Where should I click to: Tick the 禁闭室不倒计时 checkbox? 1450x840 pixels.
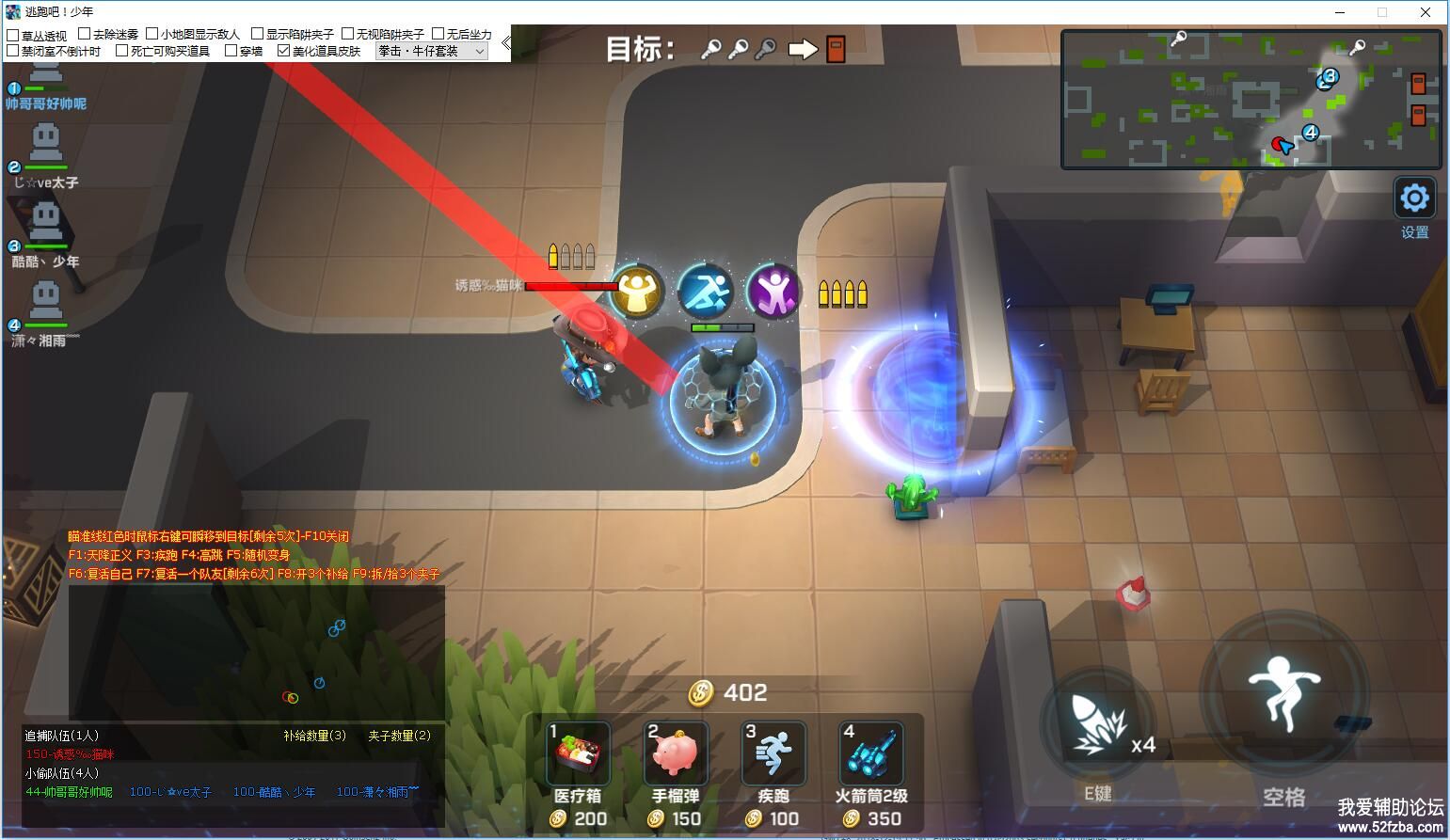coord(13,51)
